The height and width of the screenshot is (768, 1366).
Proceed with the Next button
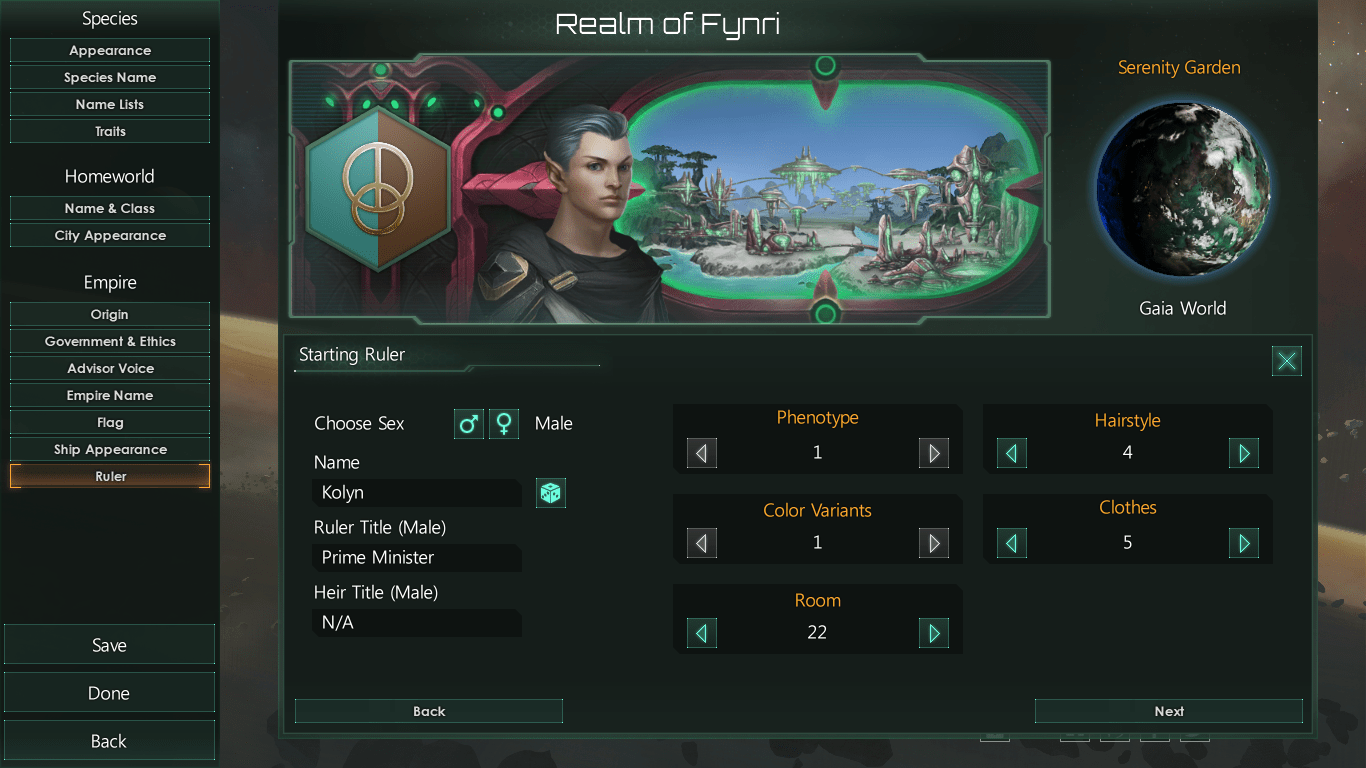(1168, 711)
